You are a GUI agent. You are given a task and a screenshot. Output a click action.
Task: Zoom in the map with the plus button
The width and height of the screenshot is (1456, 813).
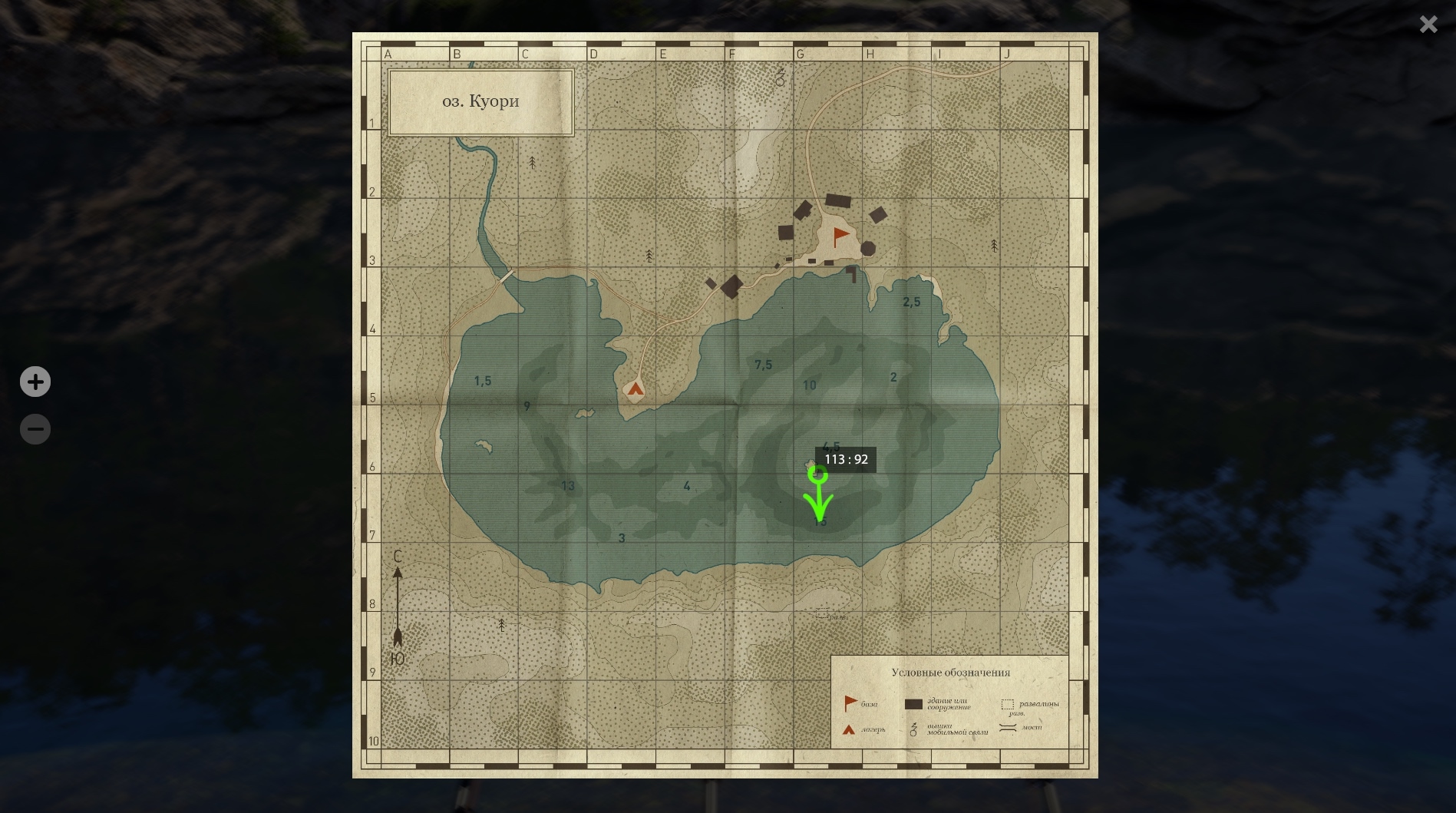coord(35,382)
